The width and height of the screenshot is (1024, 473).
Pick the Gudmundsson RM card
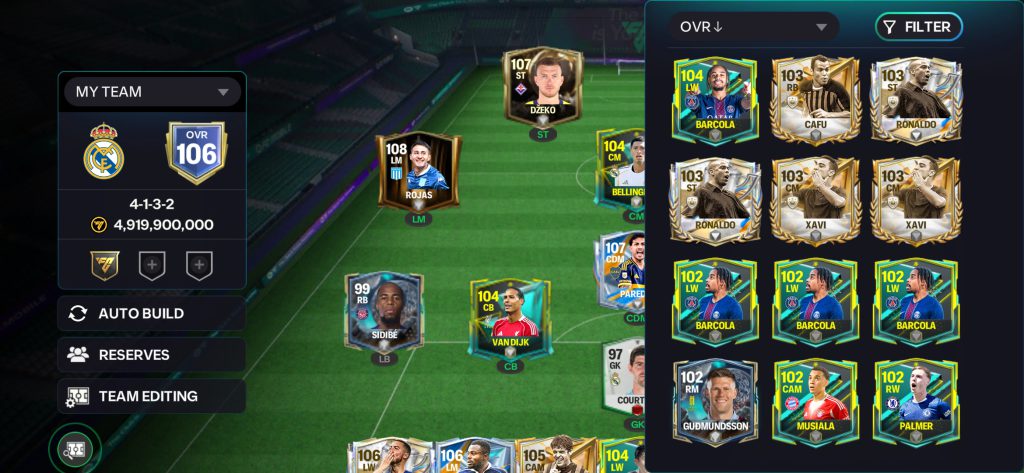[x=715, y=402]
